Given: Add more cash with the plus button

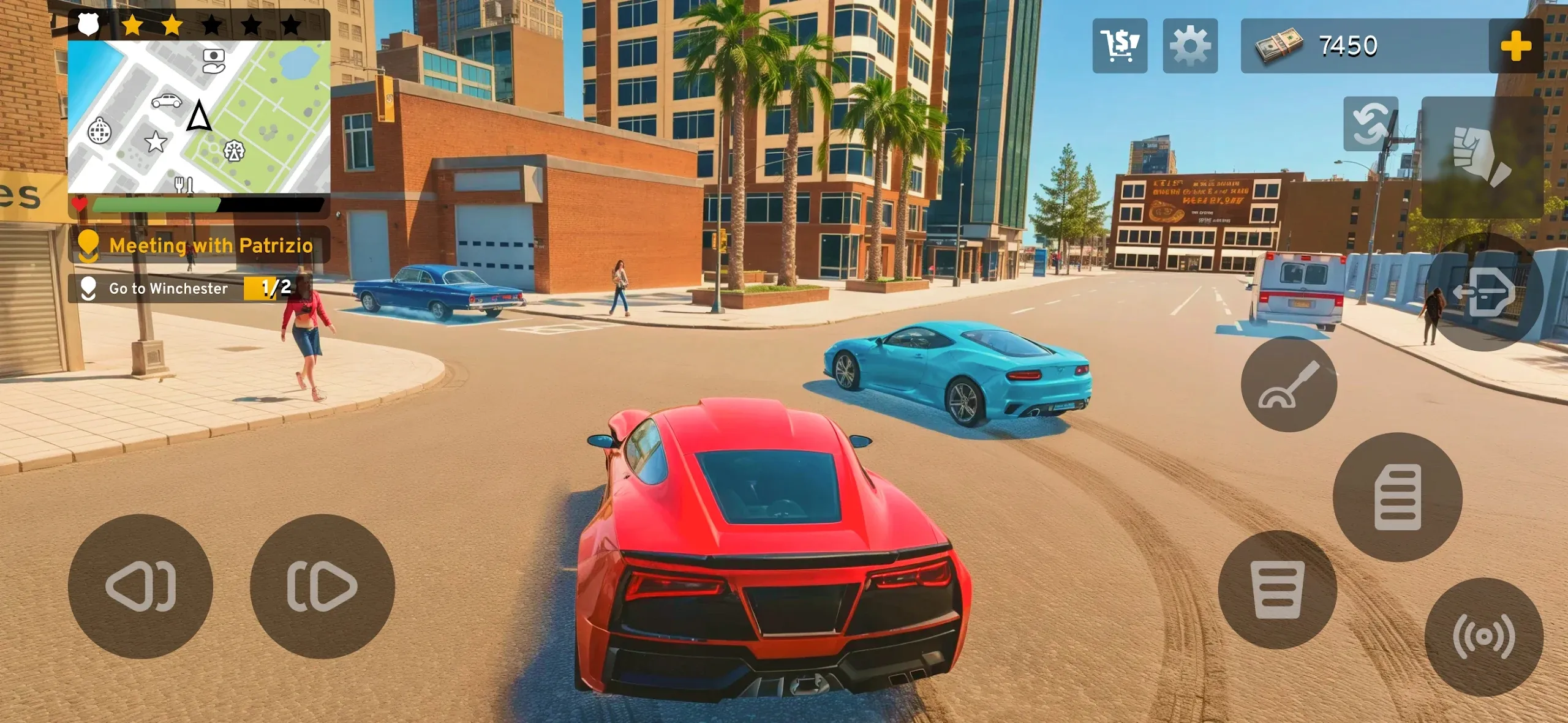Looking at the screenshot, I should pos(1516,46).
